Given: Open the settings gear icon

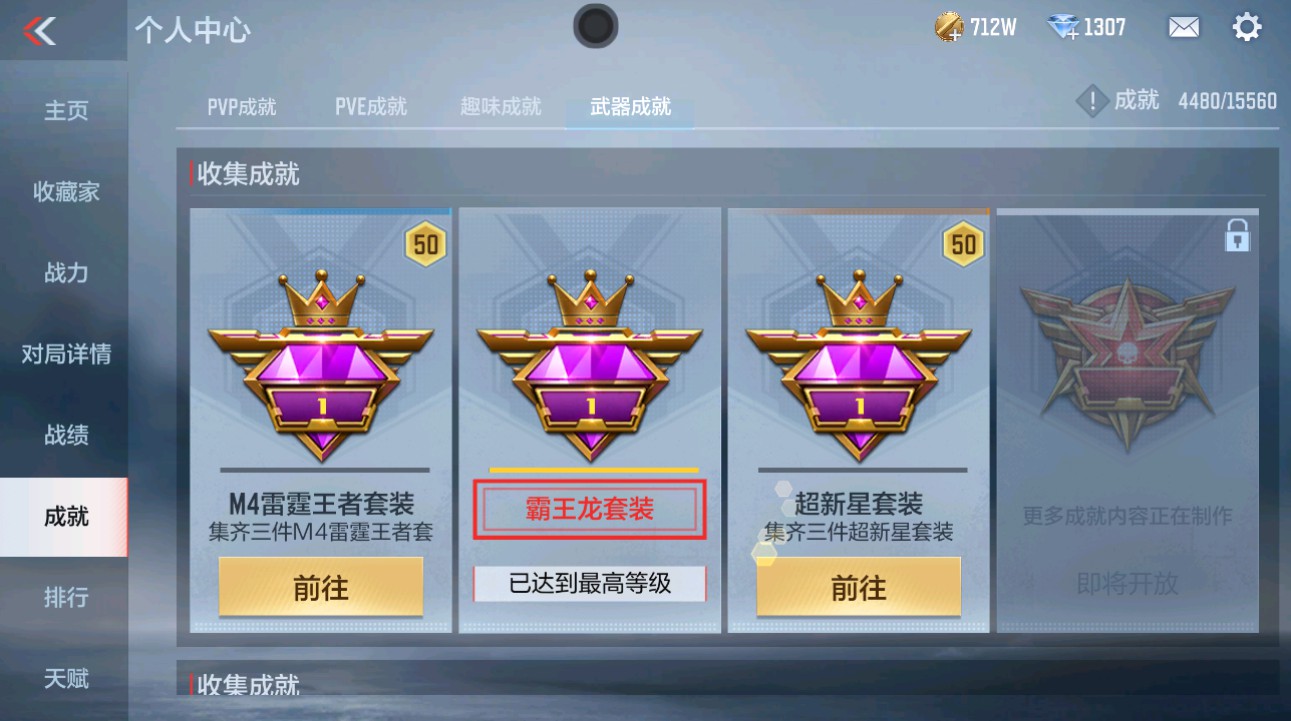Looking at the screenshot, I should pos(1246,26).
